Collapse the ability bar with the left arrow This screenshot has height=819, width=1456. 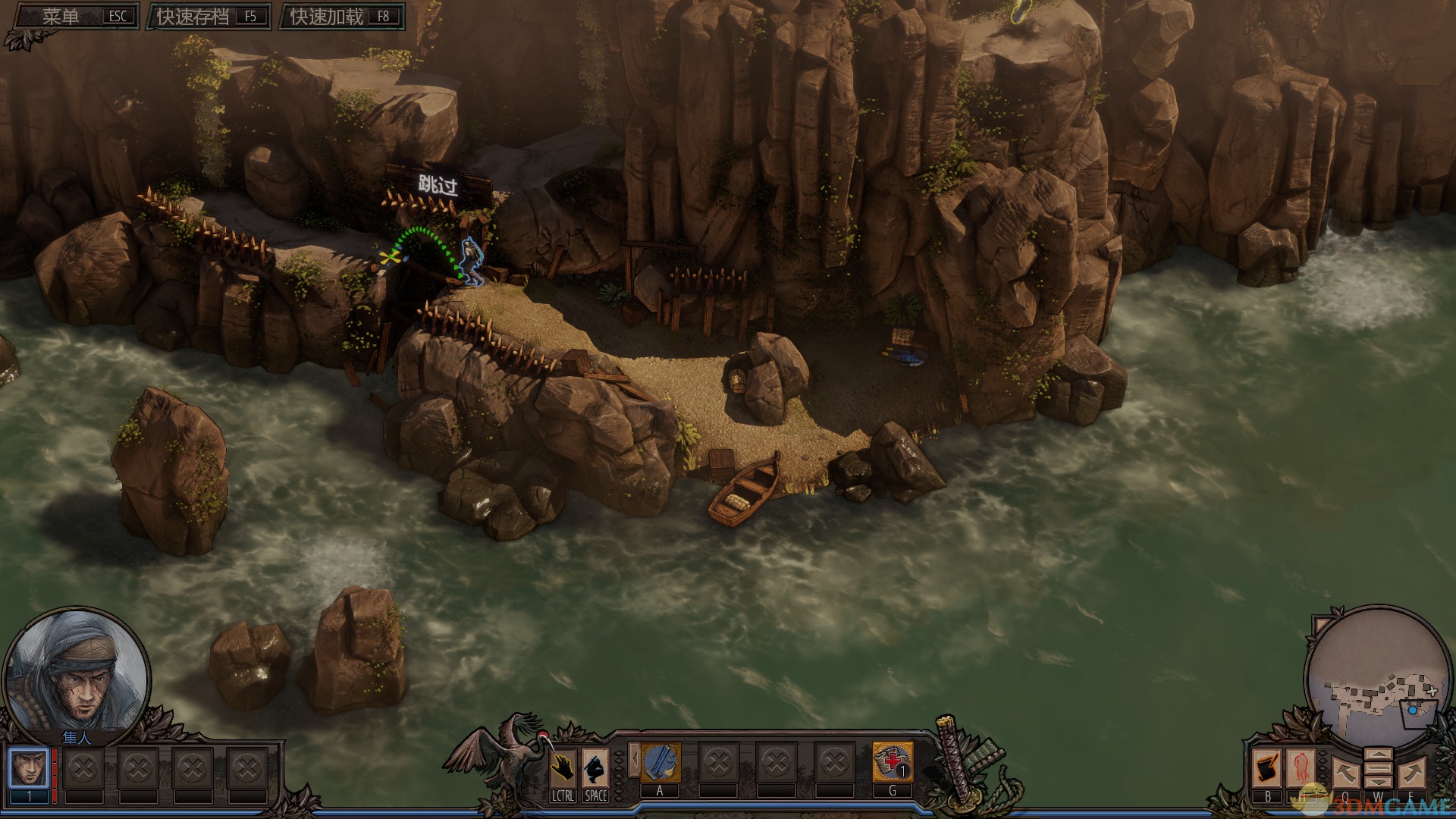pos(634,760)
